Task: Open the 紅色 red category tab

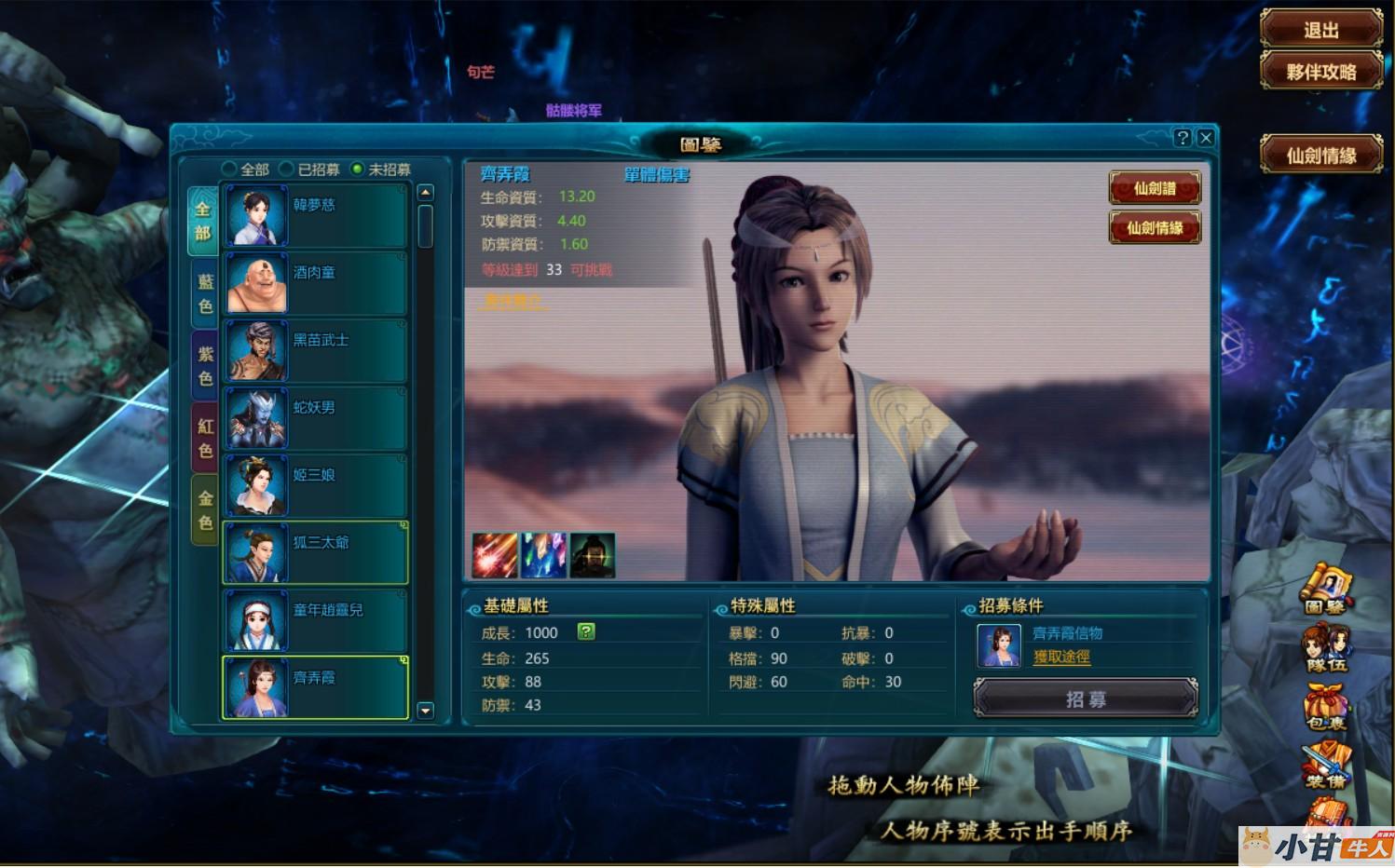Action: (205, 438)
